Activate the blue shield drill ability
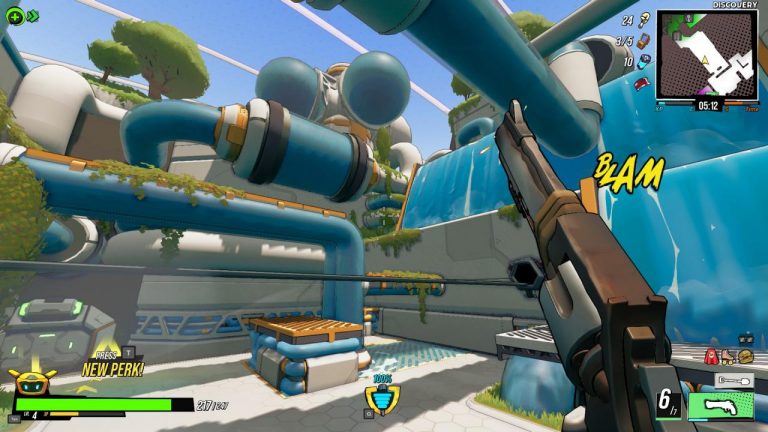768x432 pixels. [x=379, y=400]
